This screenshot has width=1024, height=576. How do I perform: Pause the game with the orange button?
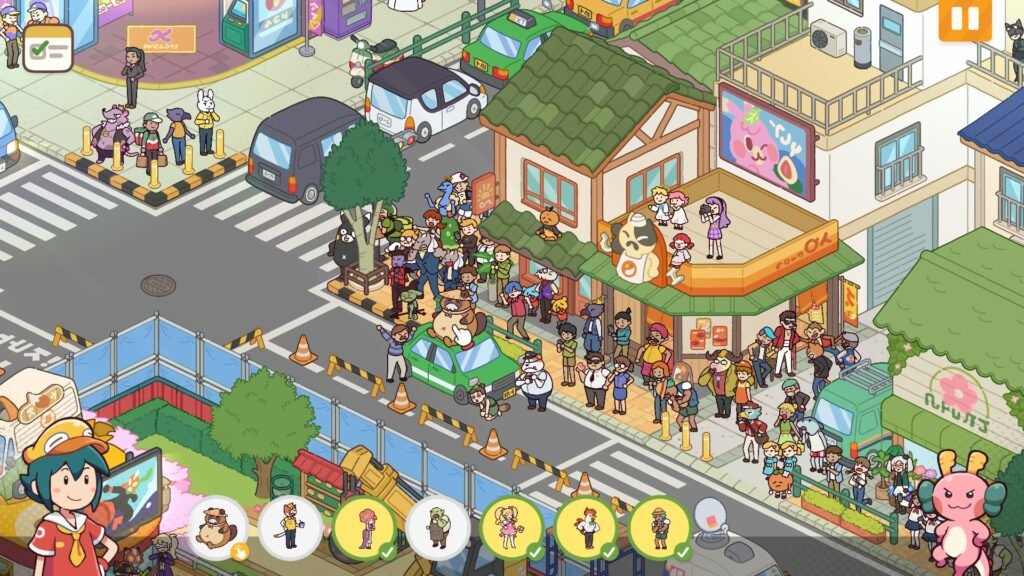tap(964, 19)
